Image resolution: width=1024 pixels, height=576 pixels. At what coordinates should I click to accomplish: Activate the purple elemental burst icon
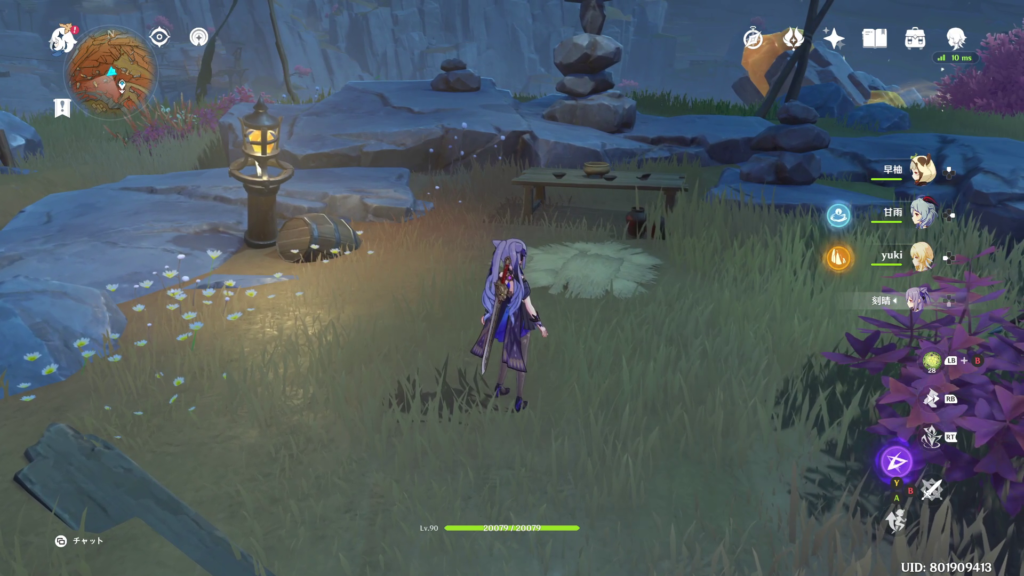pos(895,461)
